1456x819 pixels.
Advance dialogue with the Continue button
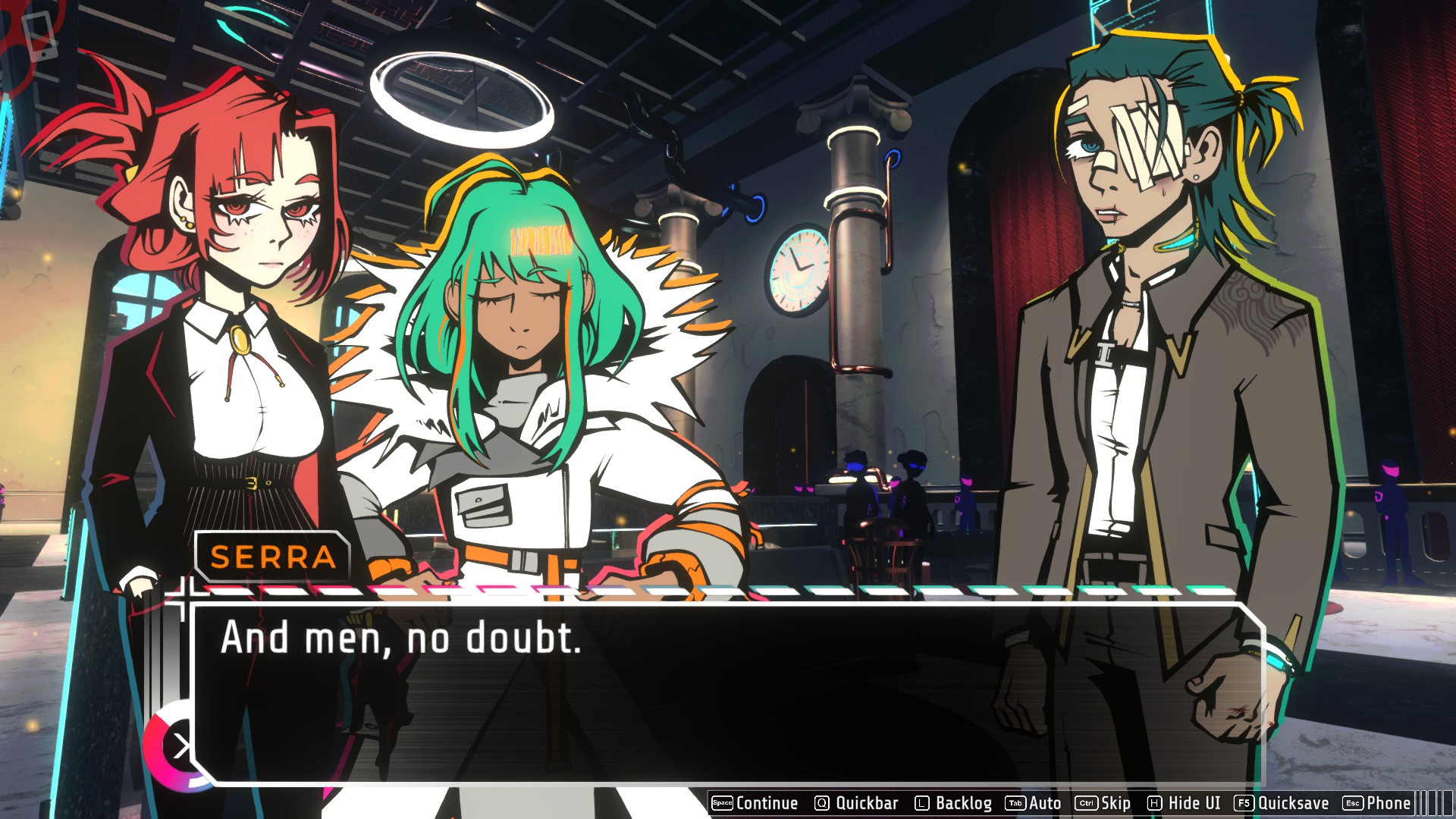755,803
